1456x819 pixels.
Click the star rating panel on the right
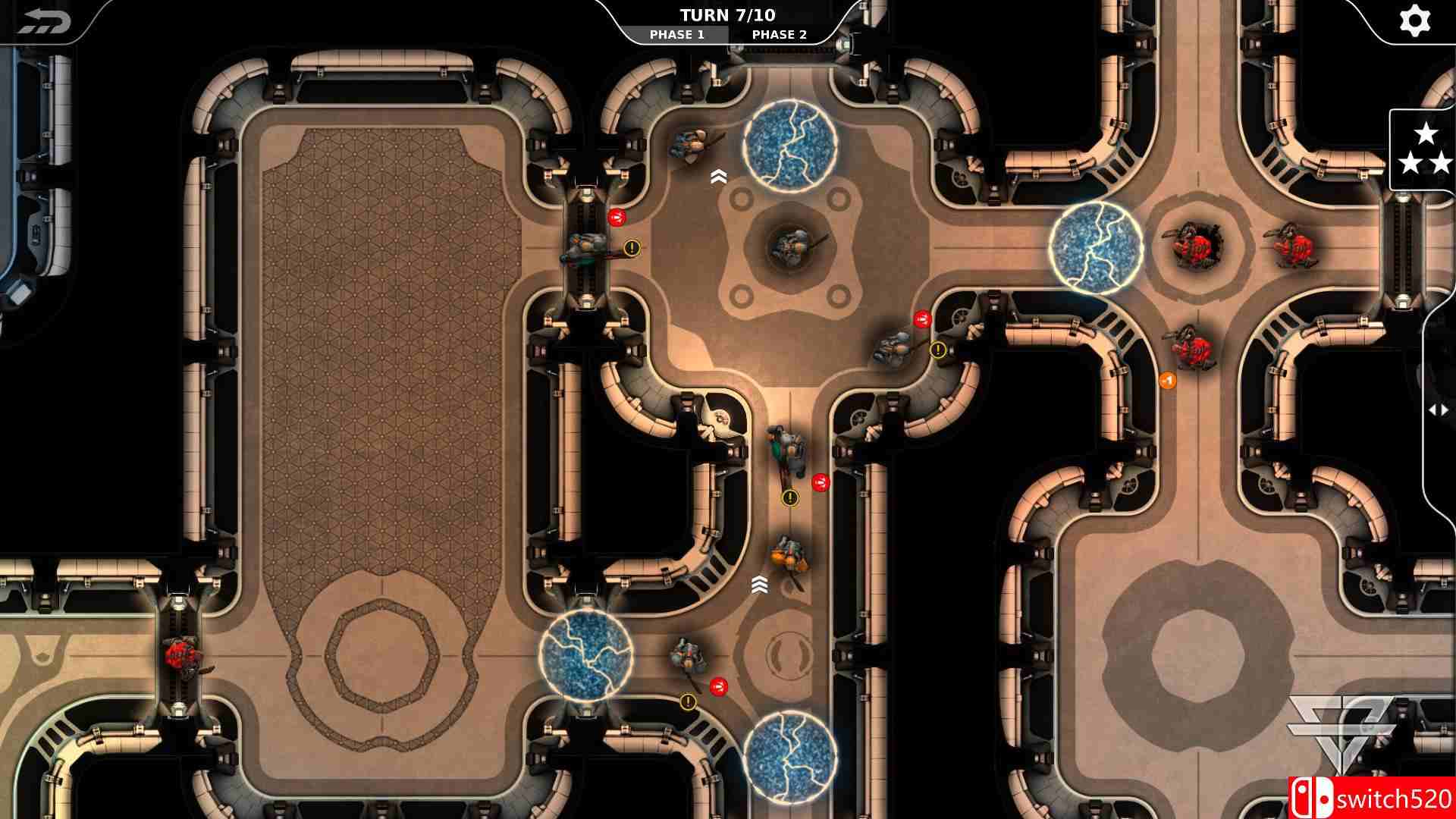tap(1426, 149)
